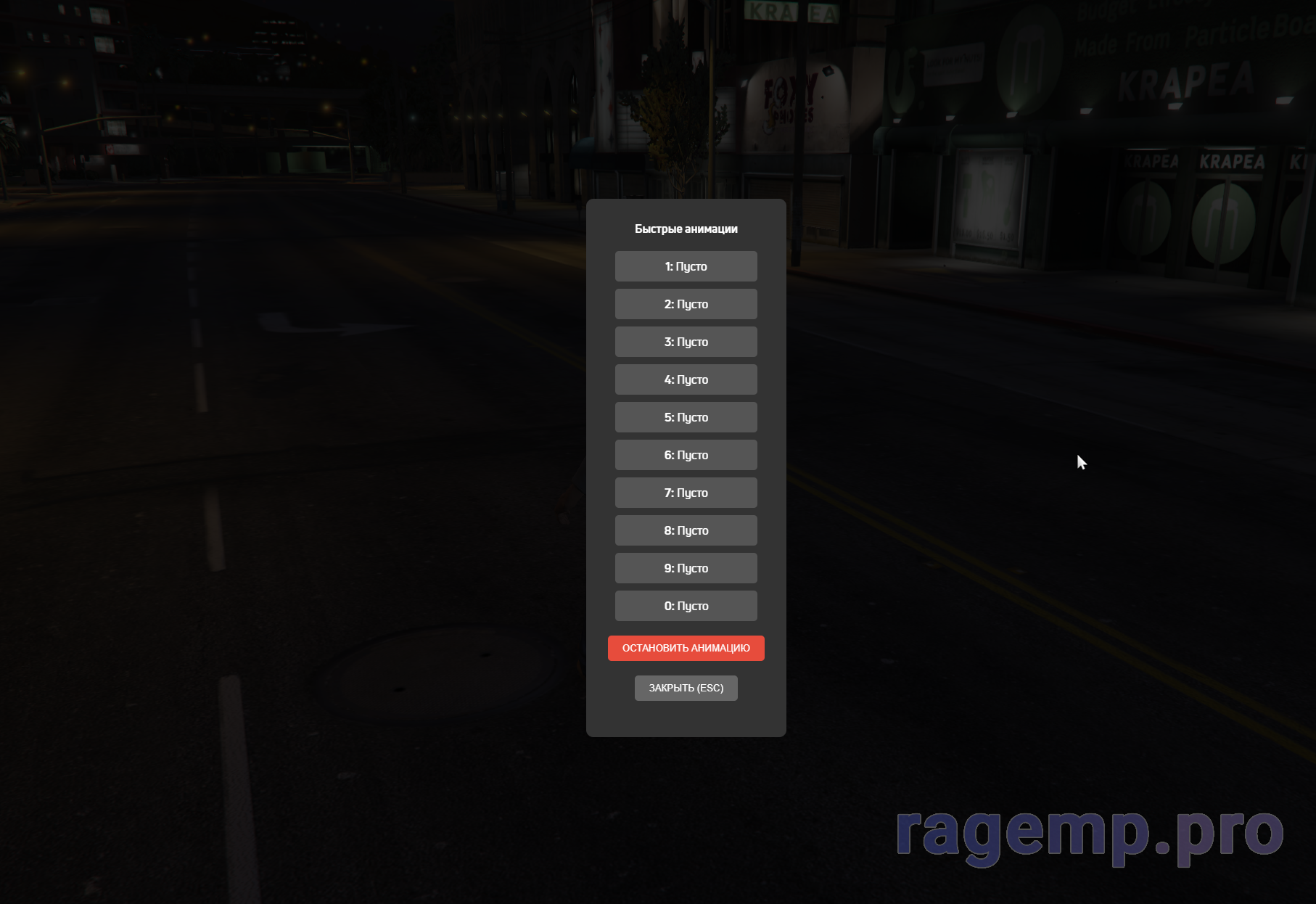This screenshot has height=904, width=1316.
Task: Choose the 2: Пусто animation slot
Action: 686,304
